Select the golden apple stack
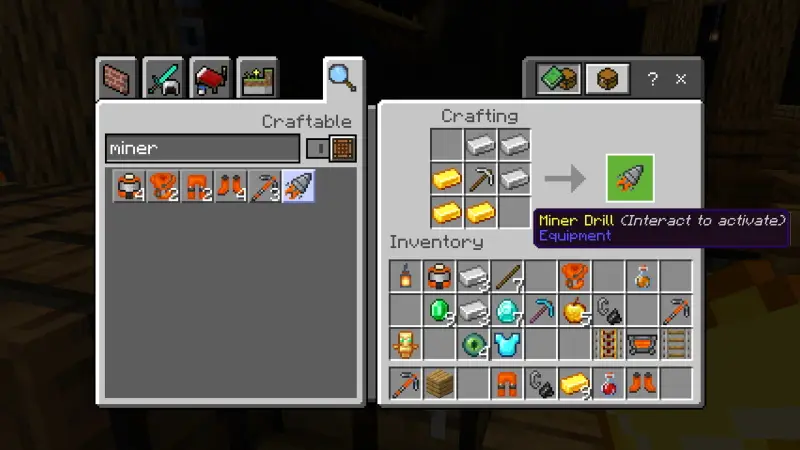 point(575,310)
